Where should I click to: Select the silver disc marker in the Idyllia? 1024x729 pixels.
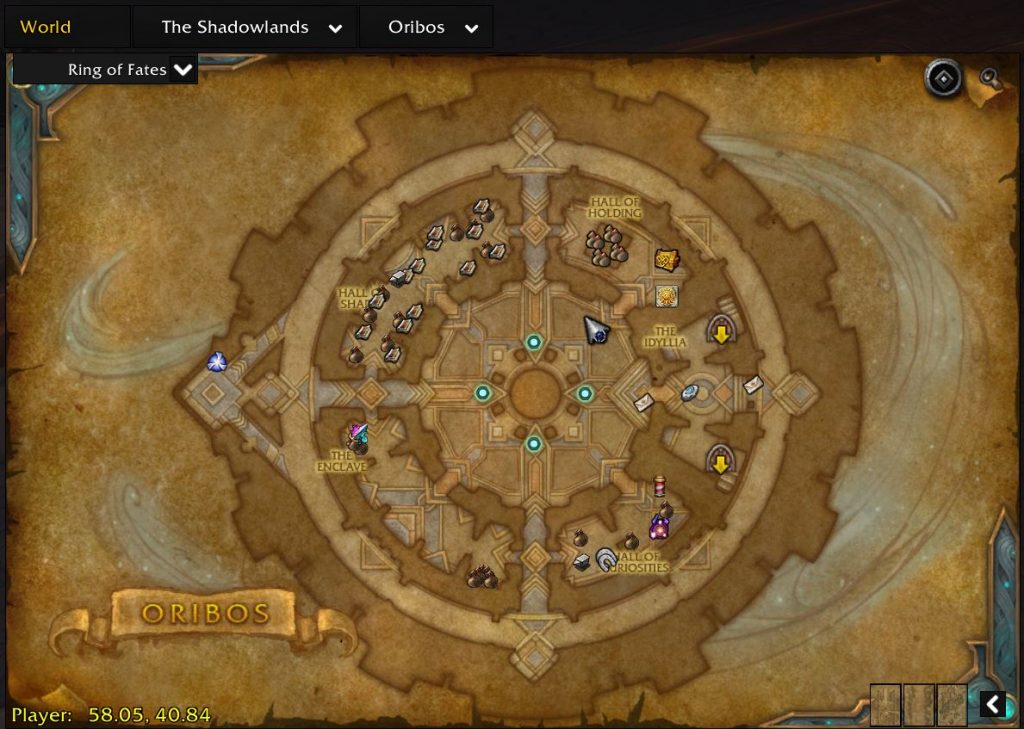pyautogui.click(x=690, y=393)
